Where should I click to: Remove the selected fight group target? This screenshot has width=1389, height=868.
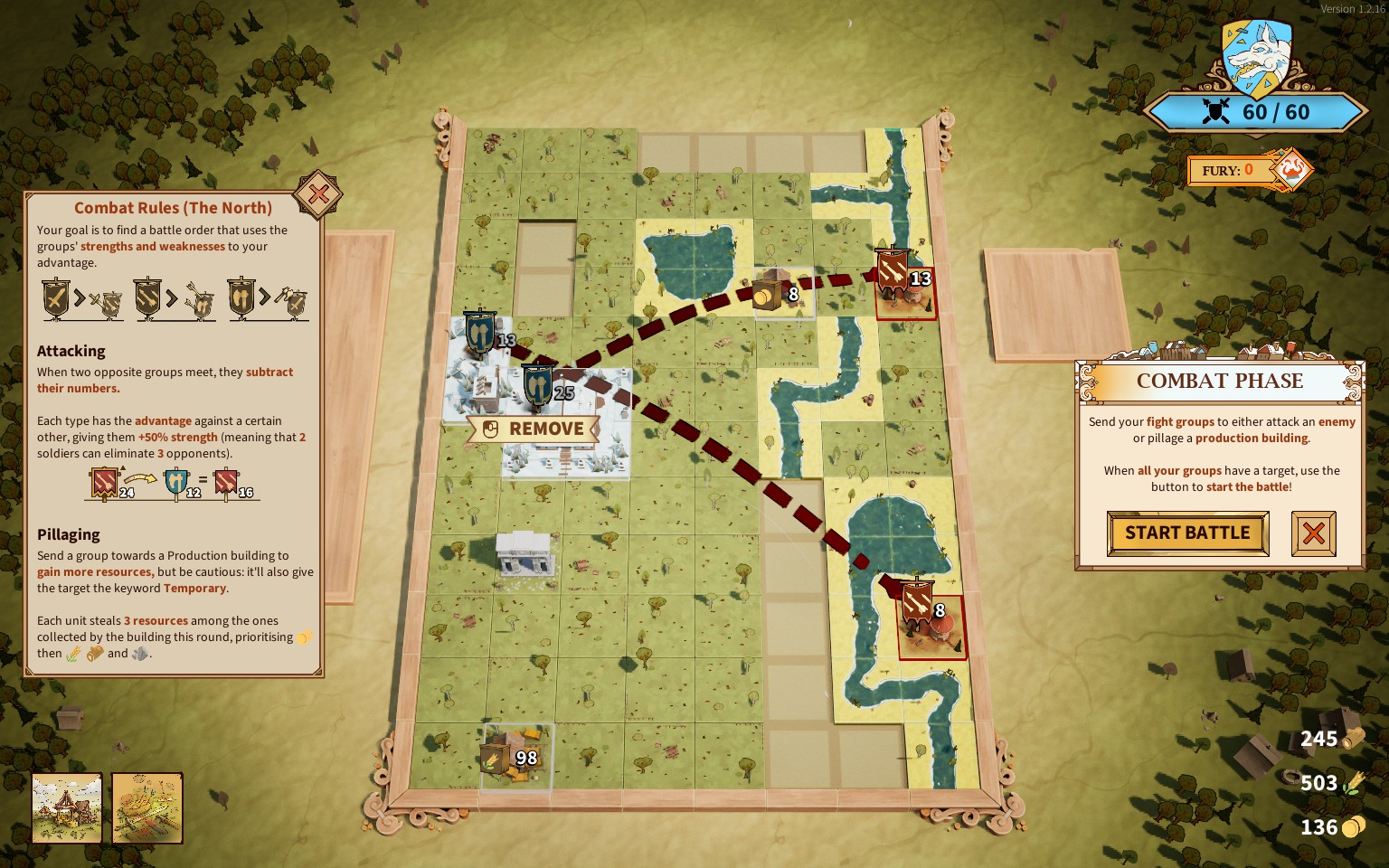(534, 429)
